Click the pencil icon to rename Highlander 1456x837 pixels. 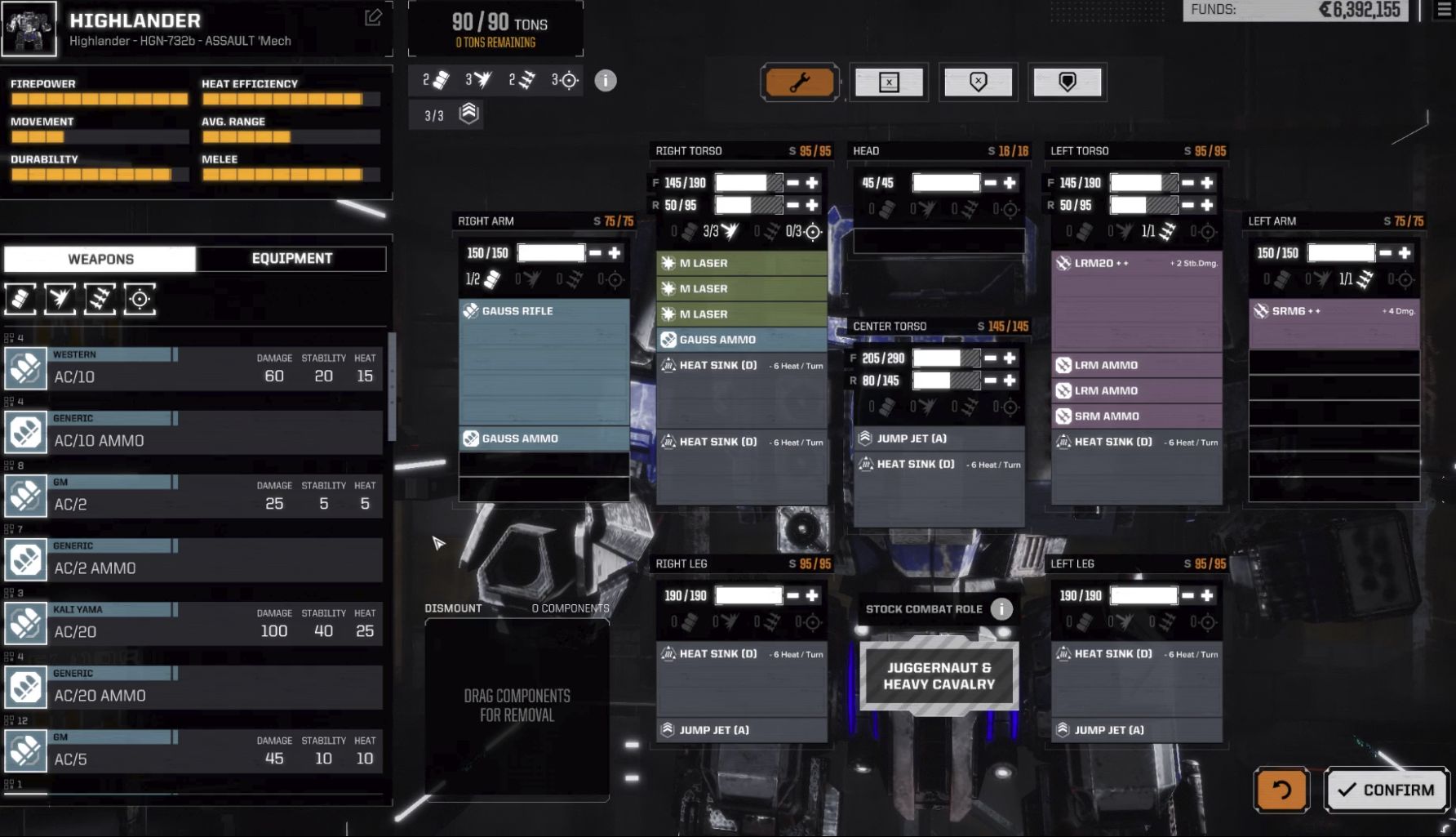(x=373, y=18)
